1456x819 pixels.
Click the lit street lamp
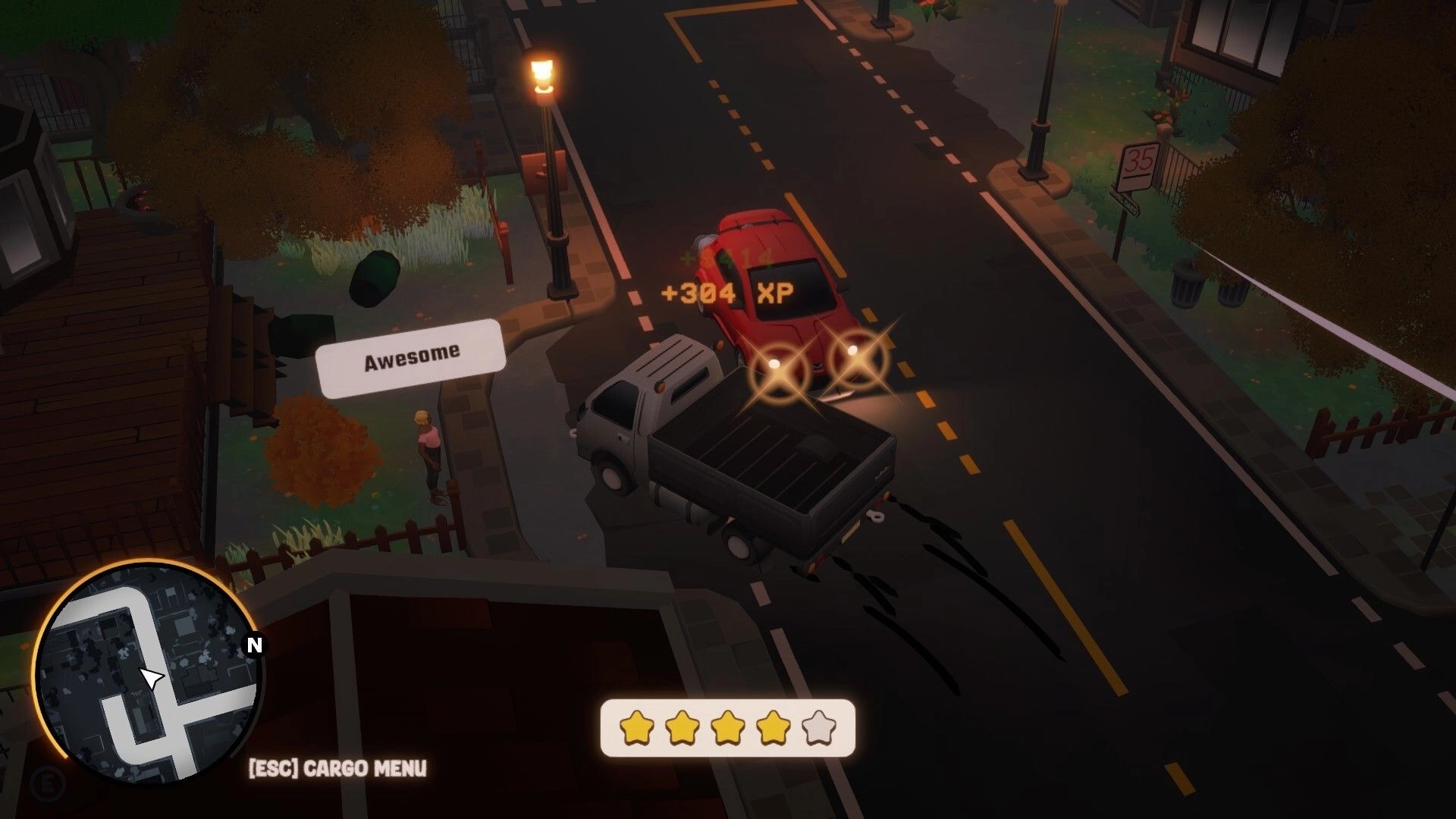[x=543, y=72]
